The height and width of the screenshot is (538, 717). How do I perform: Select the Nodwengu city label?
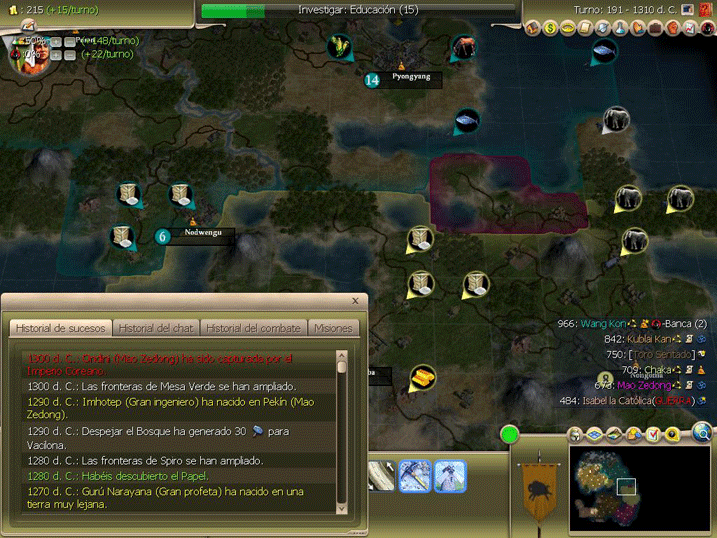[x=201, y=236]
